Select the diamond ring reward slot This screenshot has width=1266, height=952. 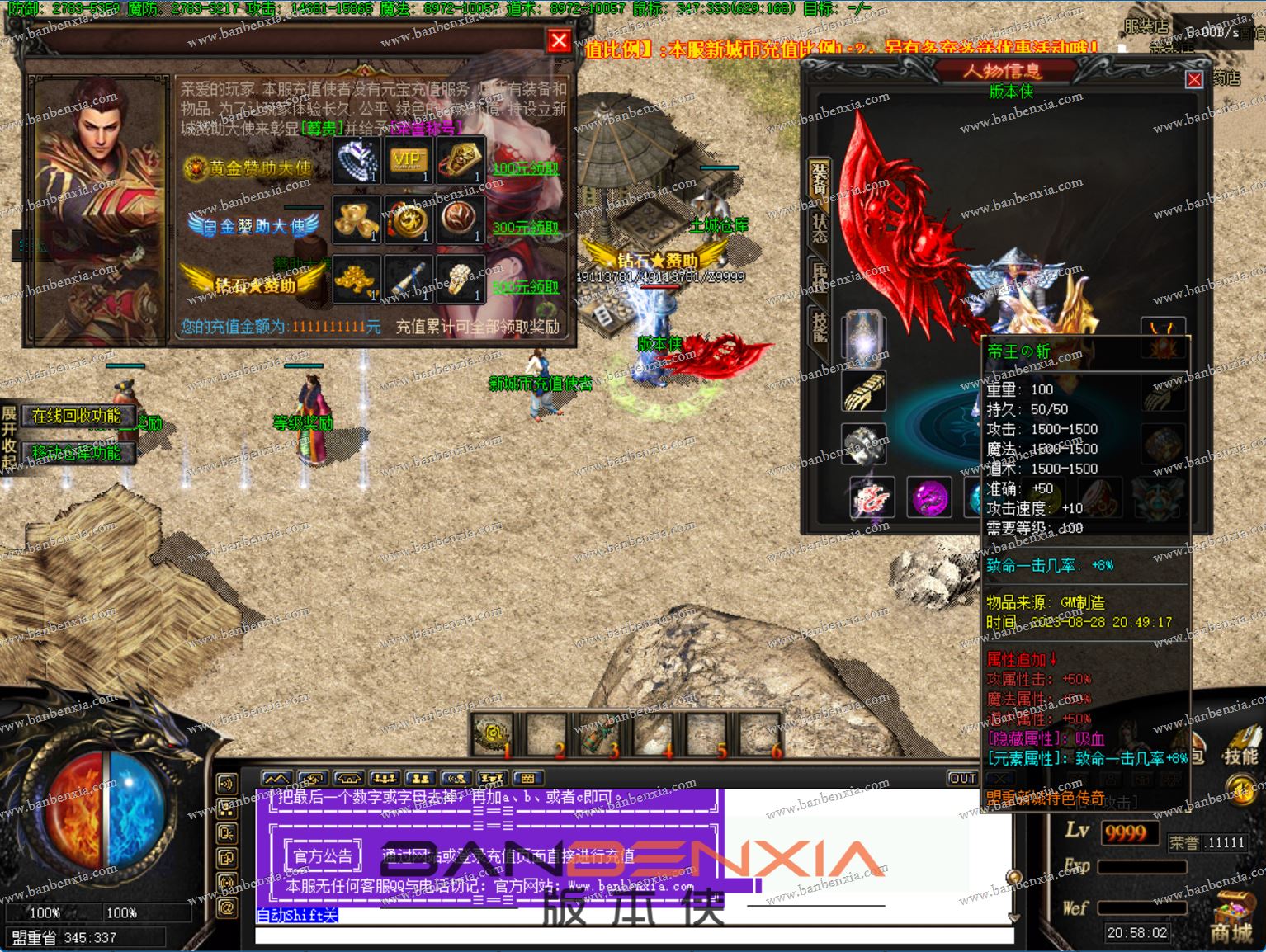point(357,160)
